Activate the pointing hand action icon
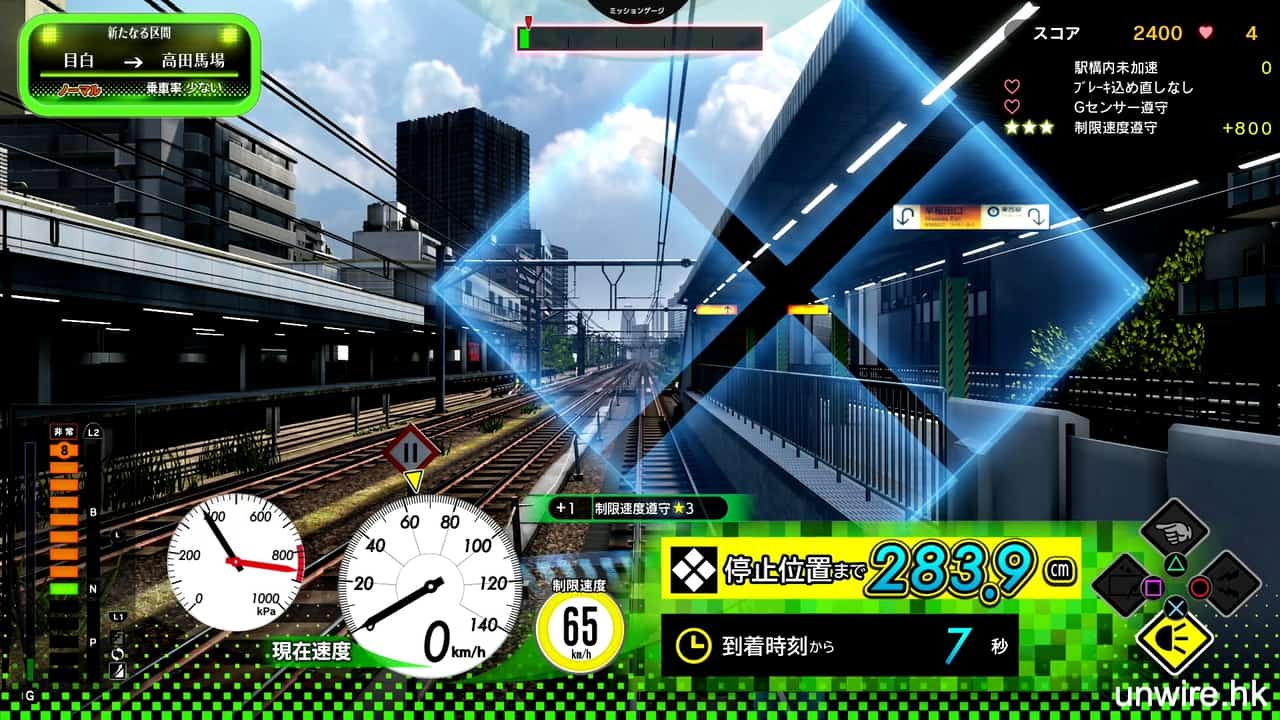1280x720 pixels. click(x=1174, y=530)
